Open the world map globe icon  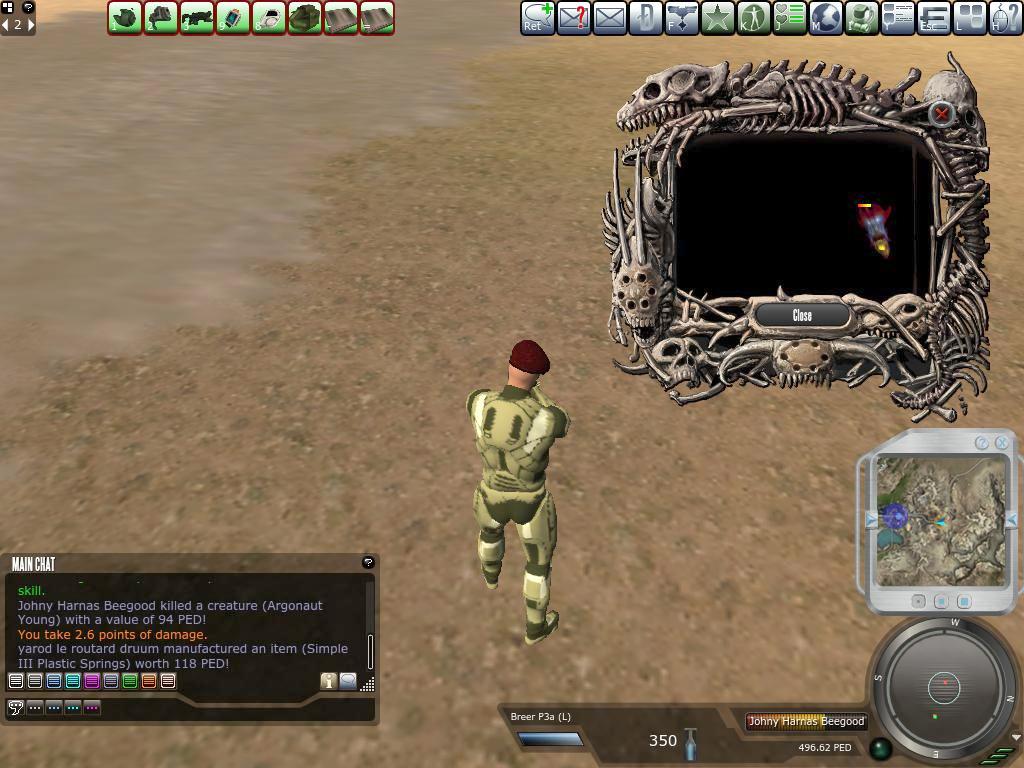[x=826, y=17]
